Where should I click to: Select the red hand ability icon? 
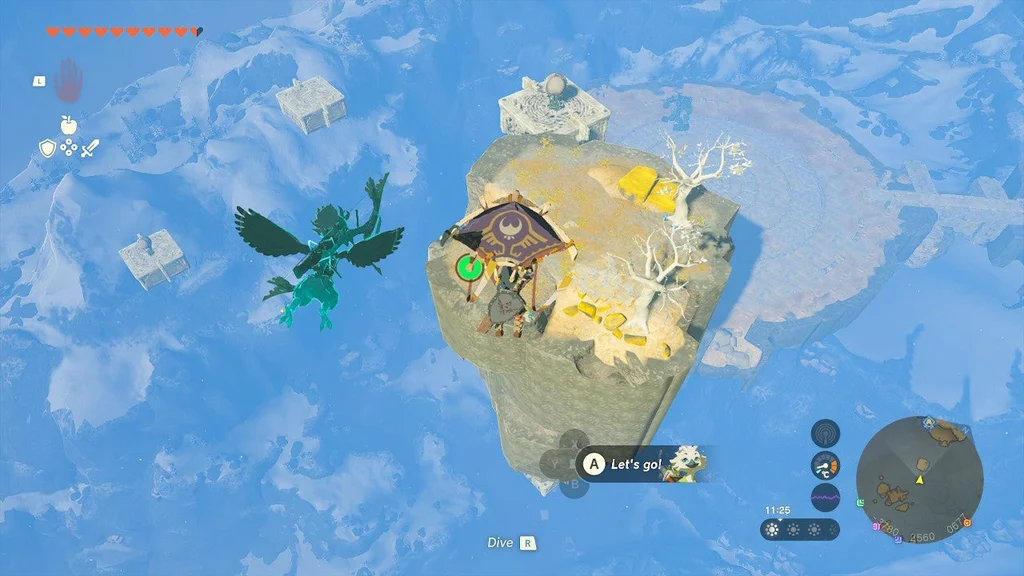pos(68,80)
